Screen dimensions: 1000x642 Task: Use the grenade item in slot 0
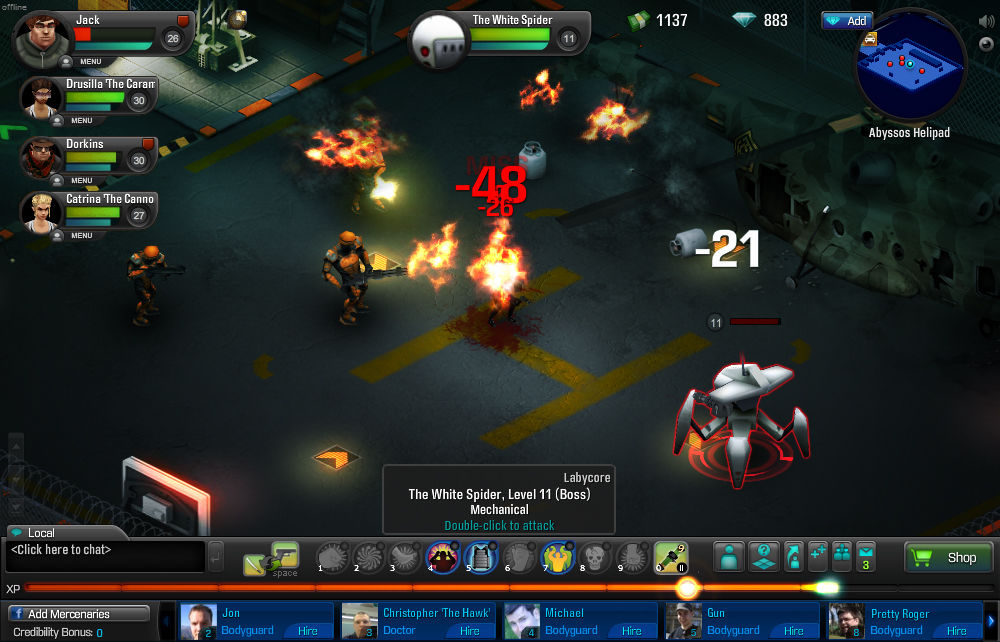[669, 557]
